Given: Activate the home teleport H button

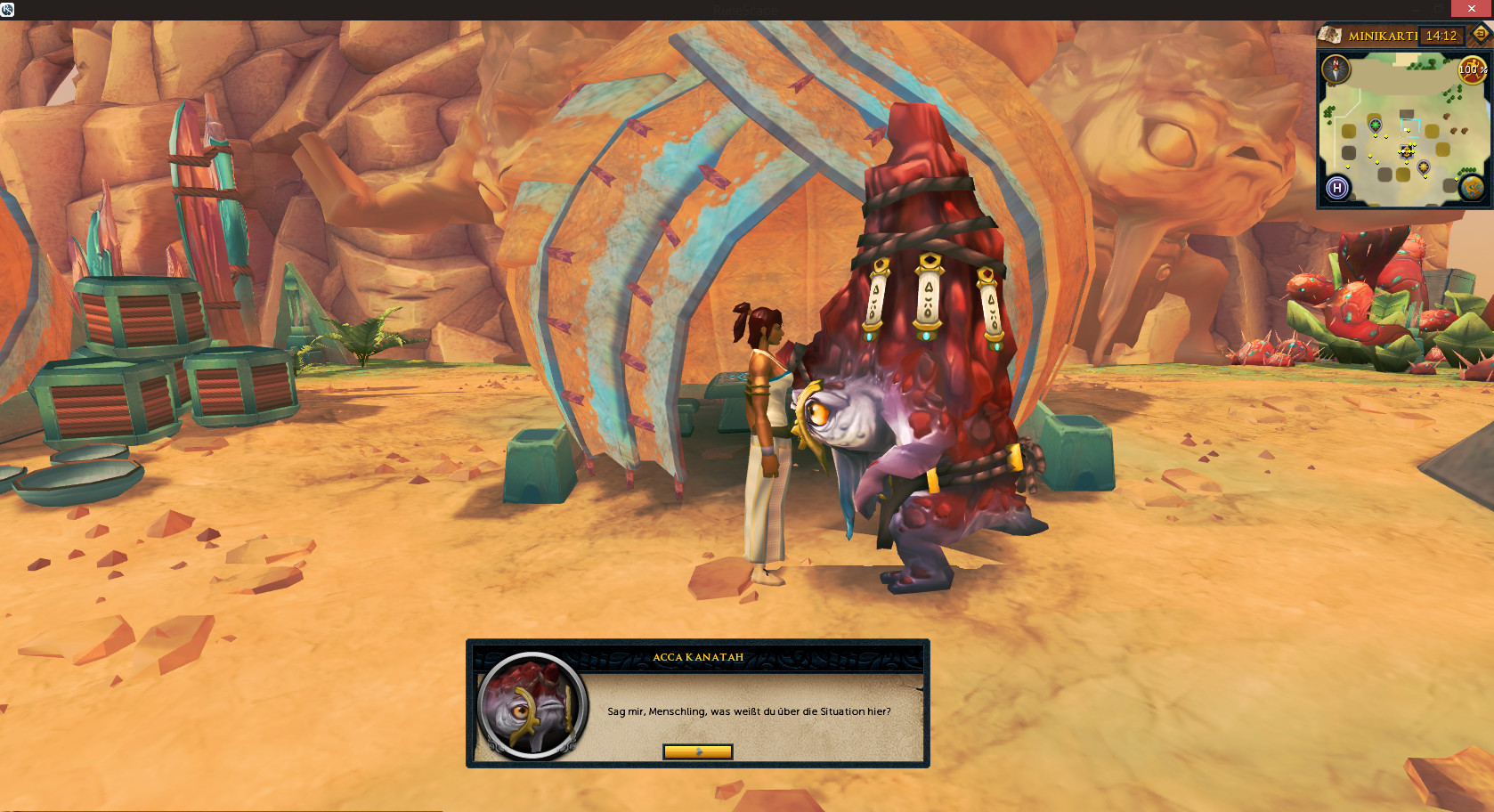Looking at the screenshot, I should tap(1336, 188).
